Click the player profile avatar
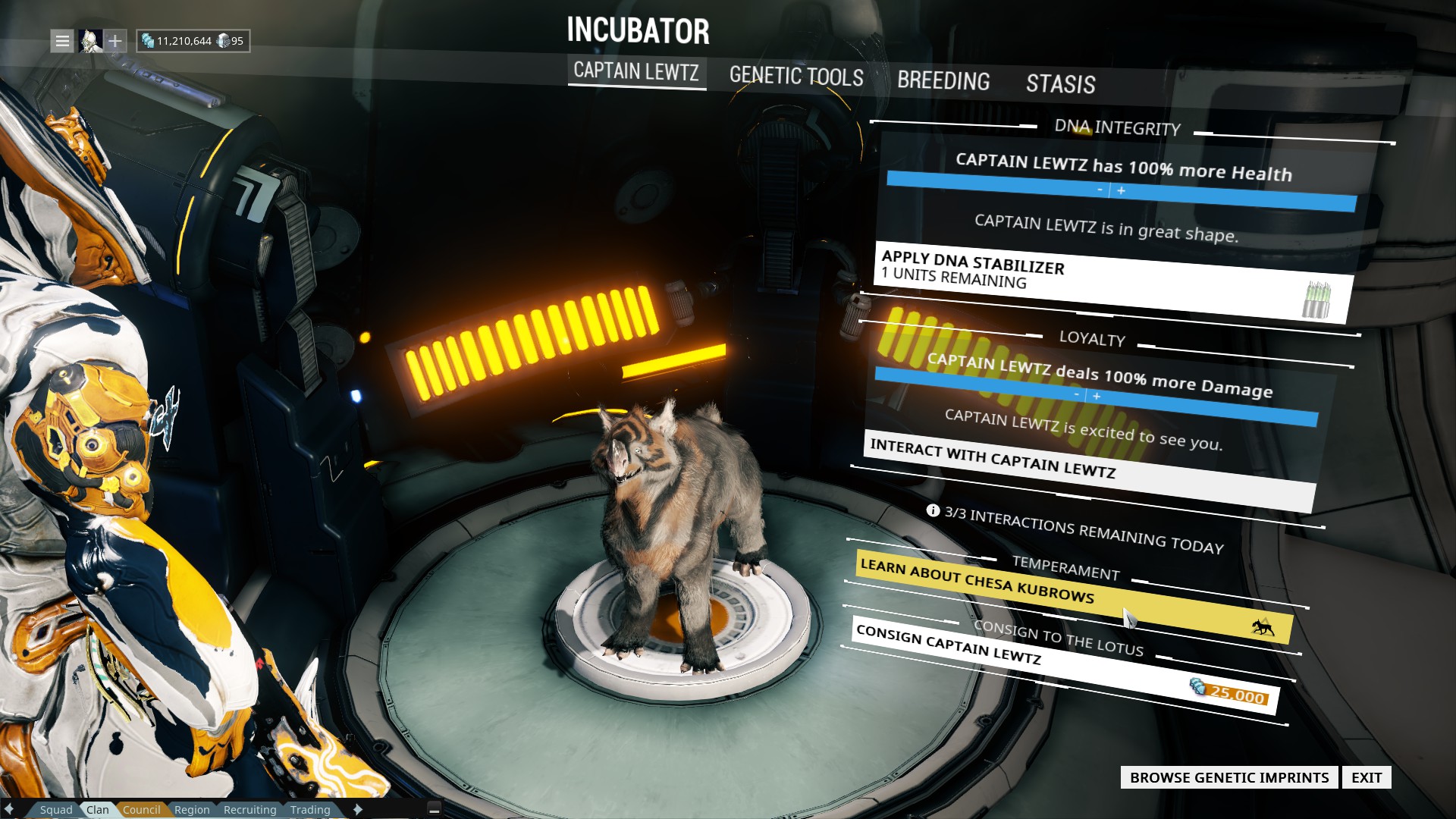This screenshot has height=819, width=1456. (90, 41)
